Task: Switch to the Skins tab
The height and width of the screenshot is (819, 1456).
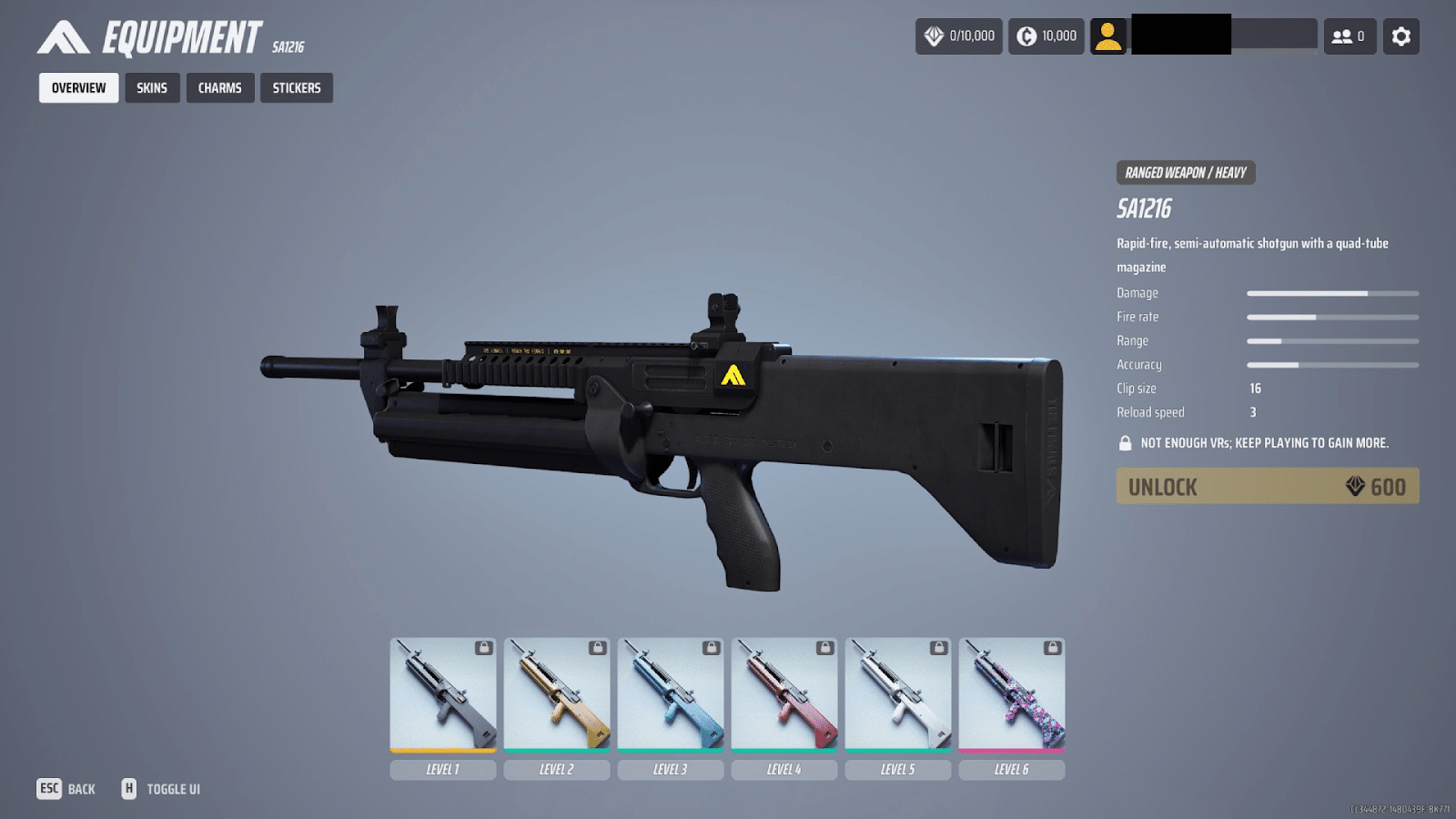Action: (152, 87)
